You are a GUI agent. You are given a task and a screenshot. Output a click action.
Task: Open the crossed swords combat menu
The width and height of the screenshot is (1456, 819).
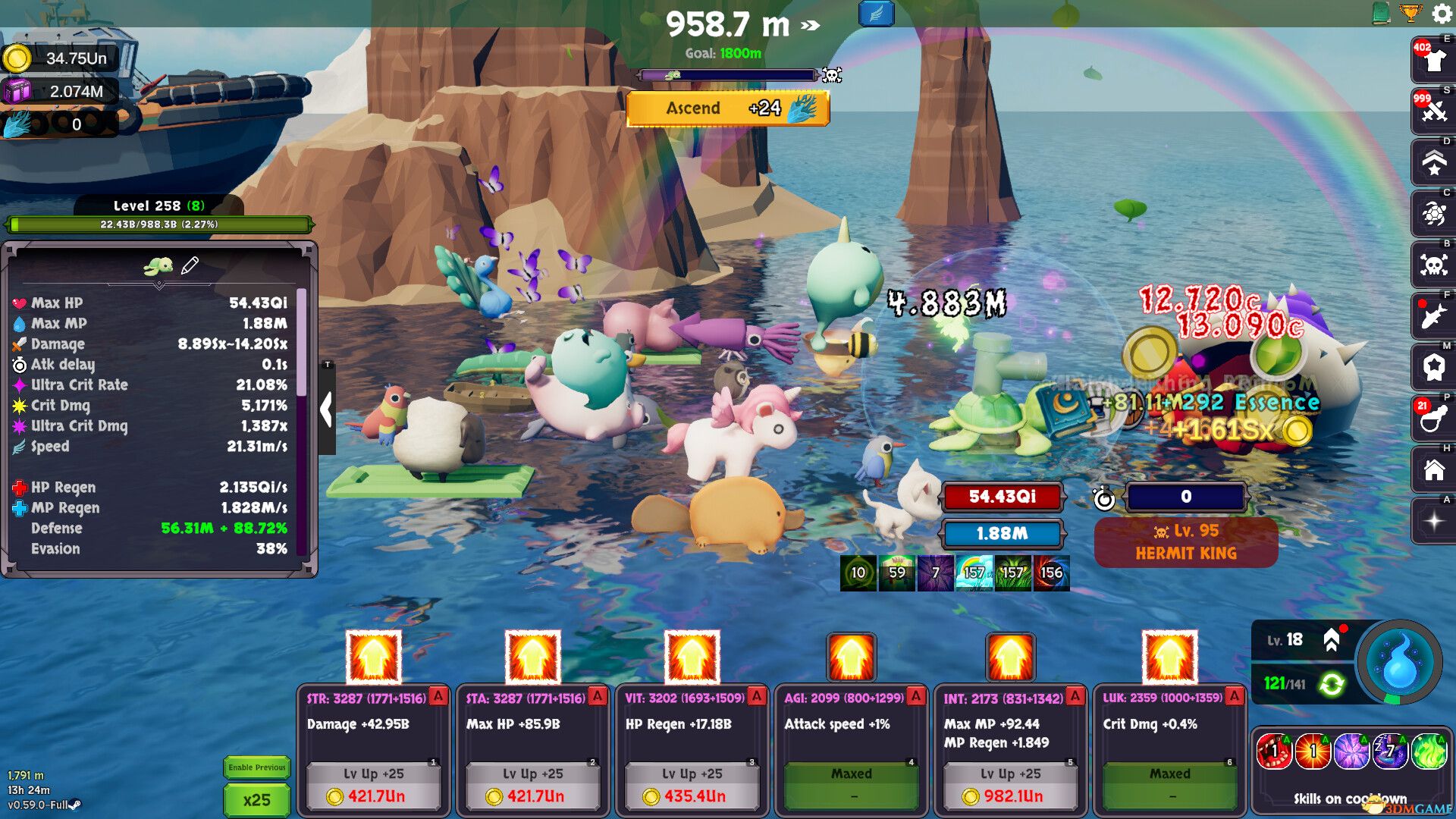1433,110
